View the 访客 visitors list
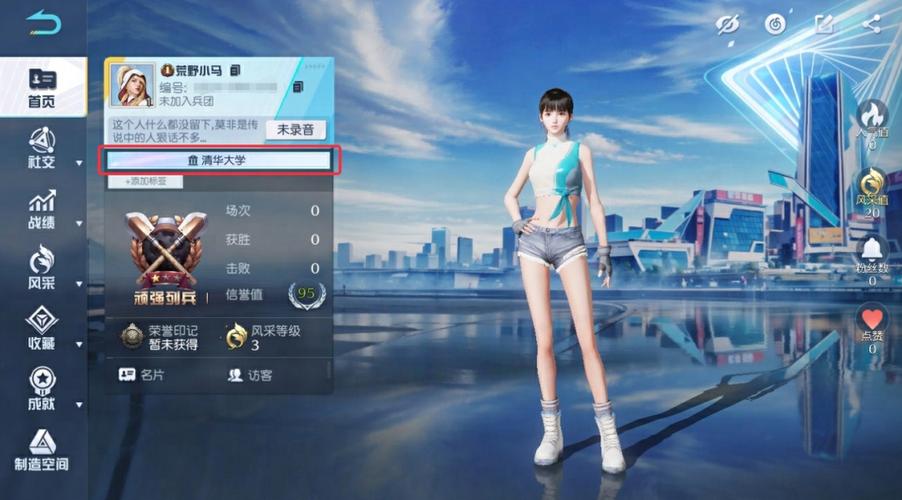 (x=250, y=375)
